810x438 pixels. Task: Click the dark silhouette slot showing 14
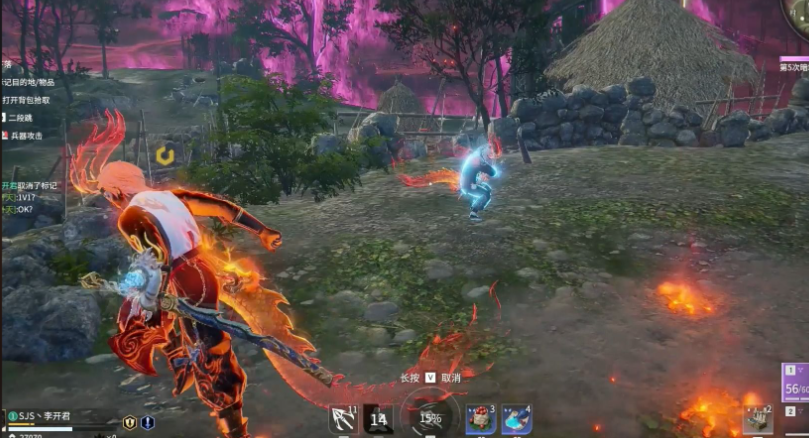click(379, 420)
